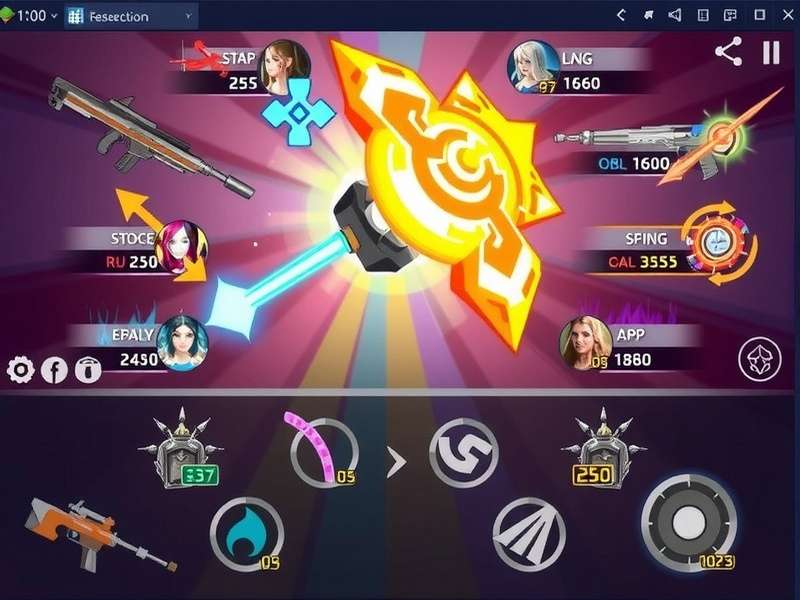This screenshot has width=800, height=600.
Task: Choose the STOCE 250 player entry
Action: click(x=140, y=250)
